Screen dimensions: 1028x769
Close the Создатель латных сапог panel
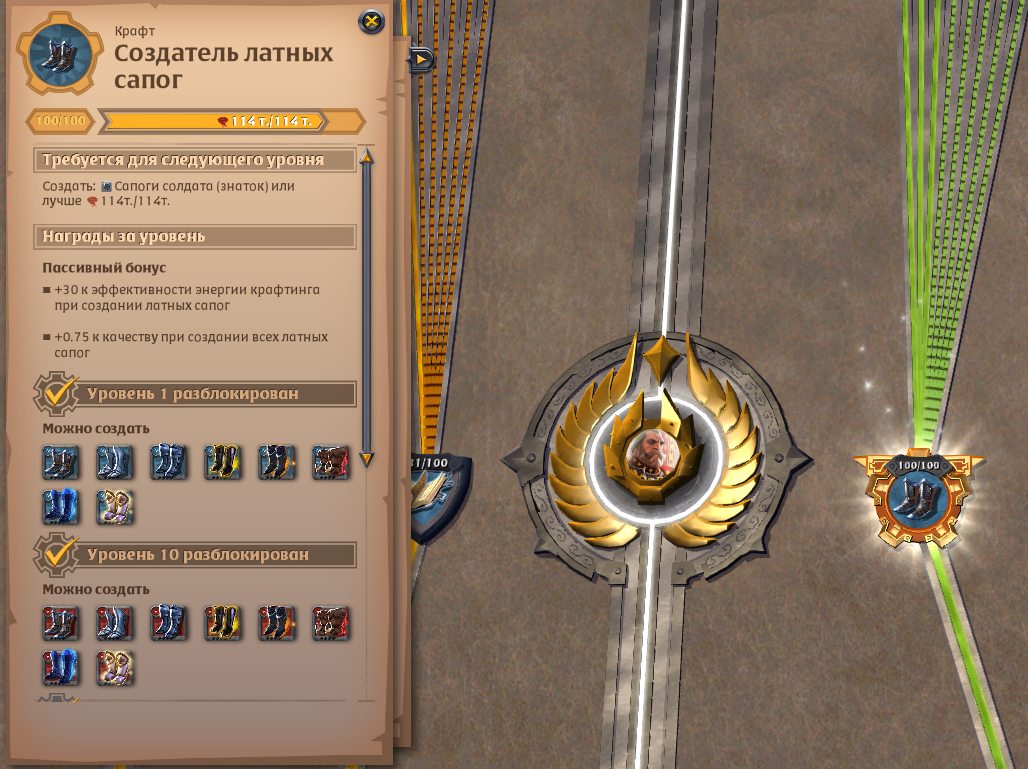(x=371, y=21)
